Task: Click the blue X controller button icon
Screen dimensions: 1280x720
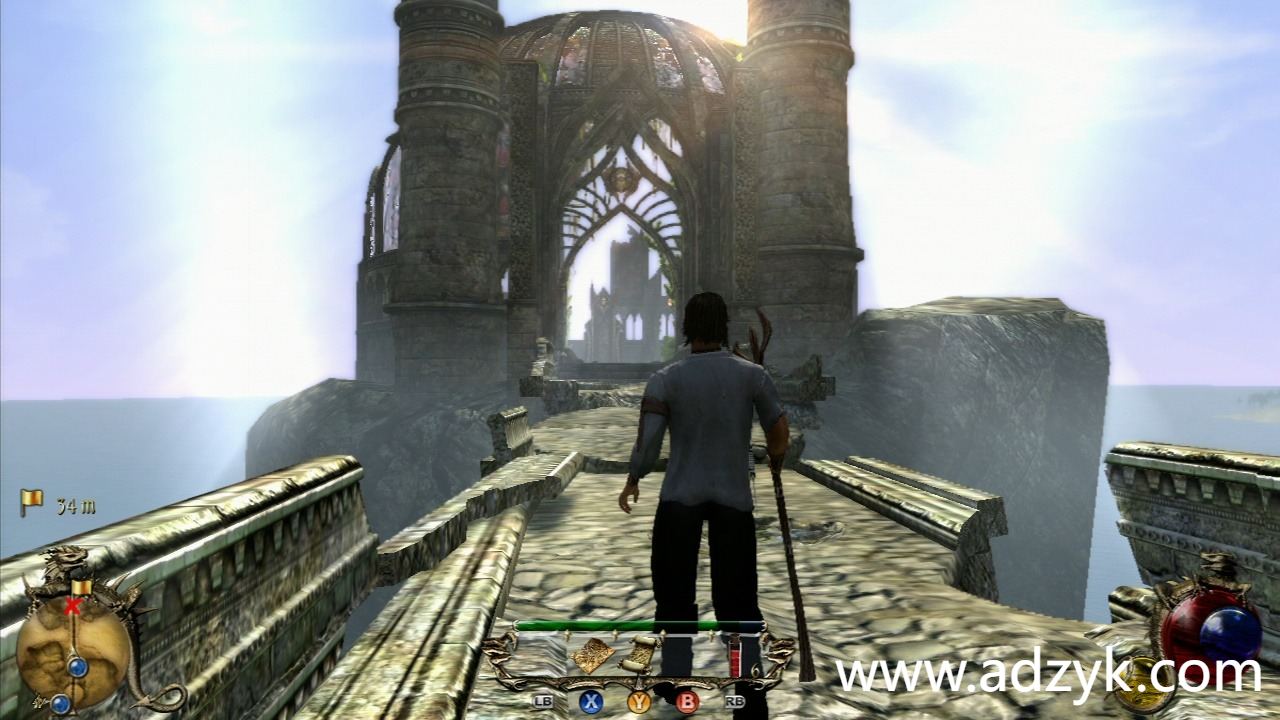Action: pos(590,700)
